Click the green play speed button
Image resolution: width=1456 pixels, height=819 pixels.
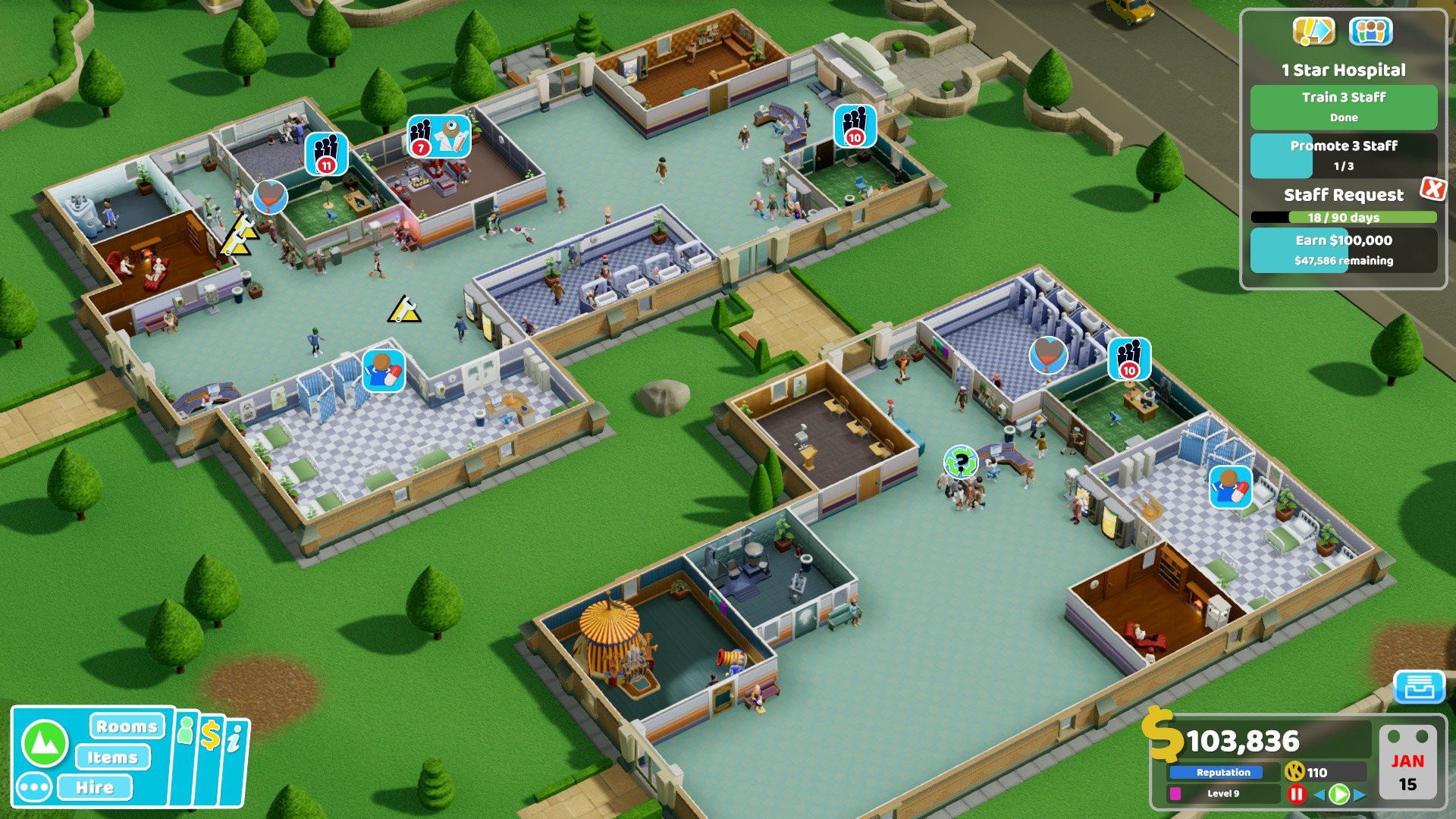coord(1339,794)
